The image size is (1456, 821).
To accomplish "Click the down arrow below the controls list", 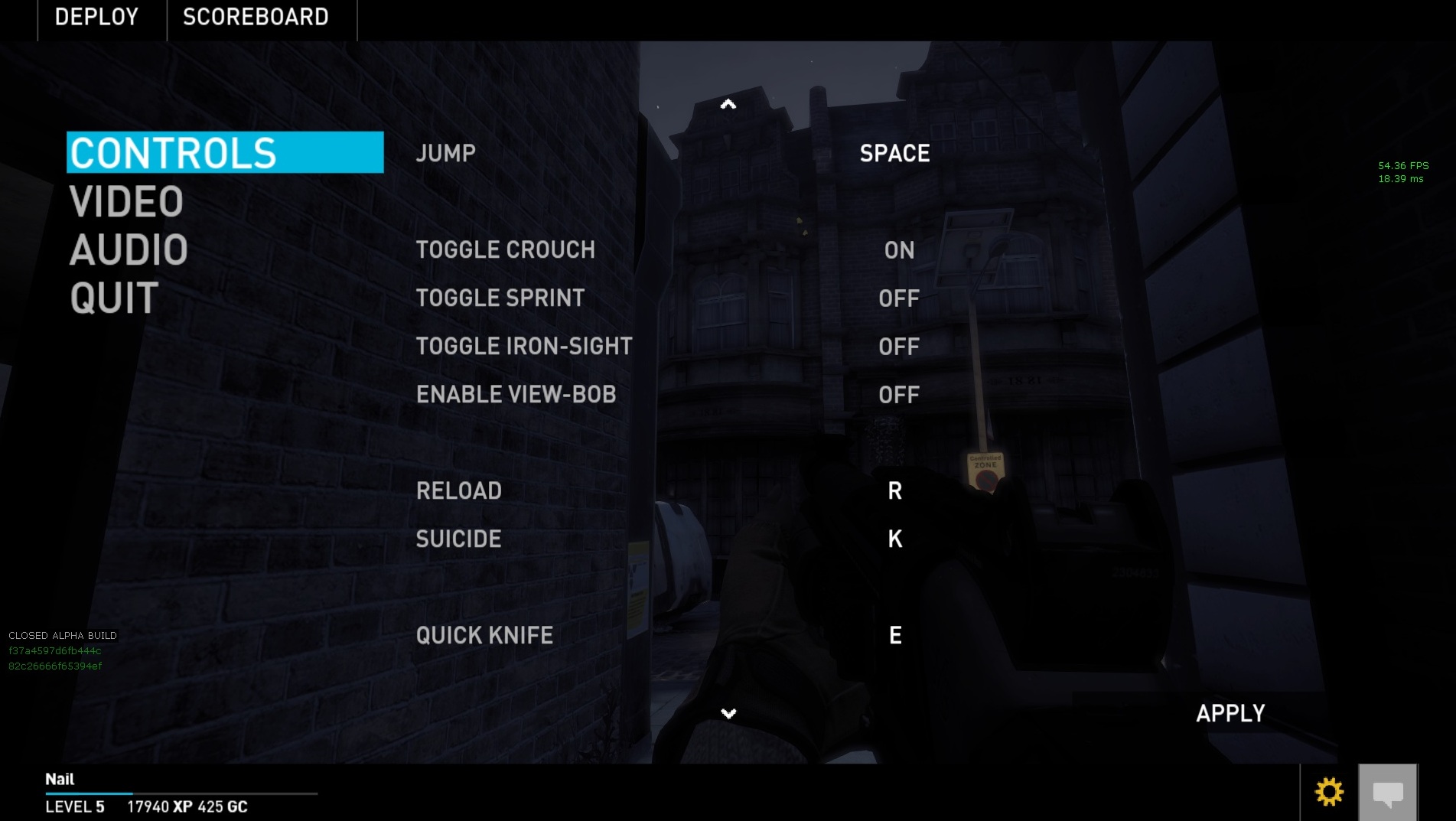I will (728, 713).
